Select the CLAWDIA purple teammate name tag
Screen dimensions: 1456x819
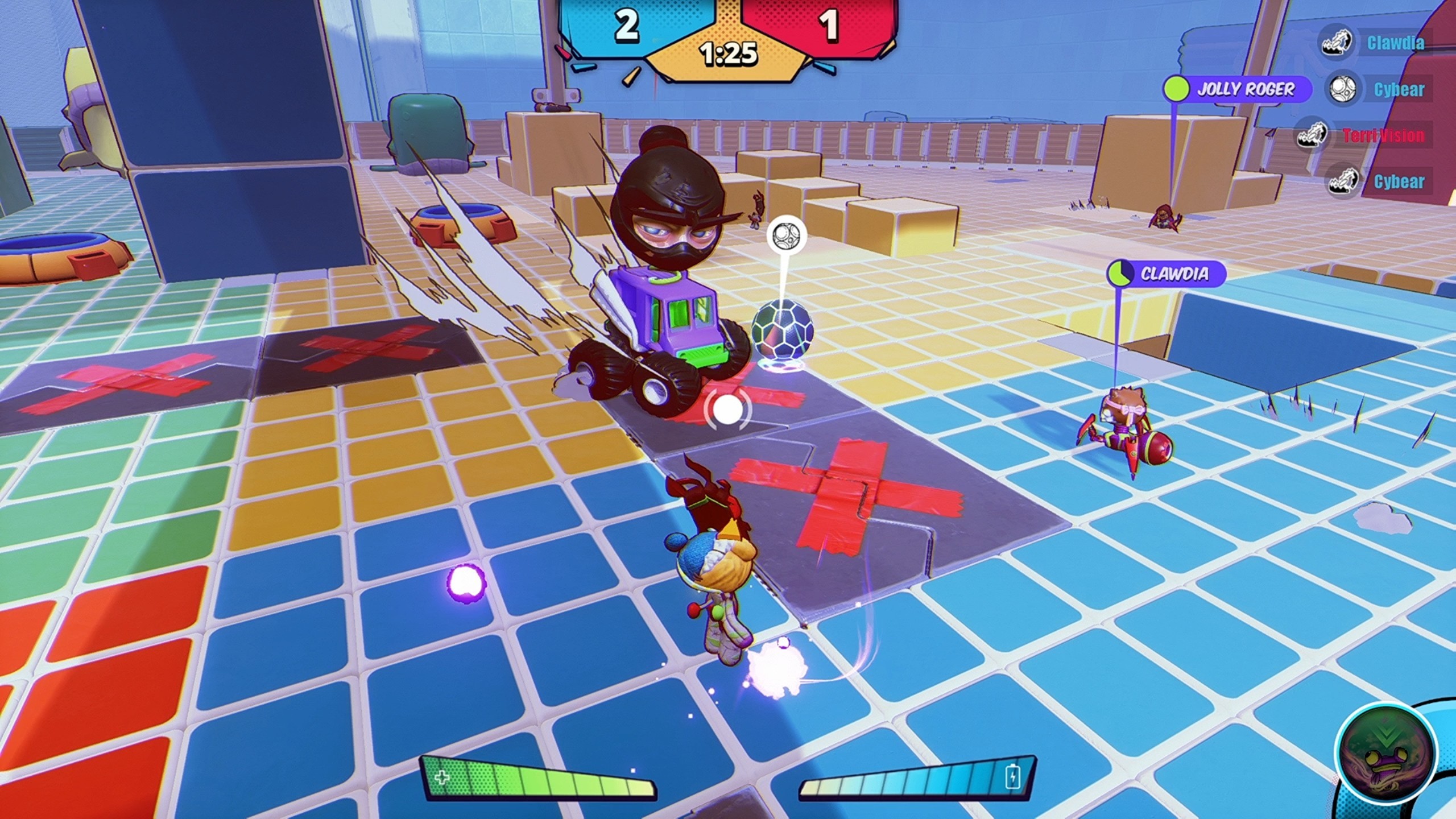1167,274
